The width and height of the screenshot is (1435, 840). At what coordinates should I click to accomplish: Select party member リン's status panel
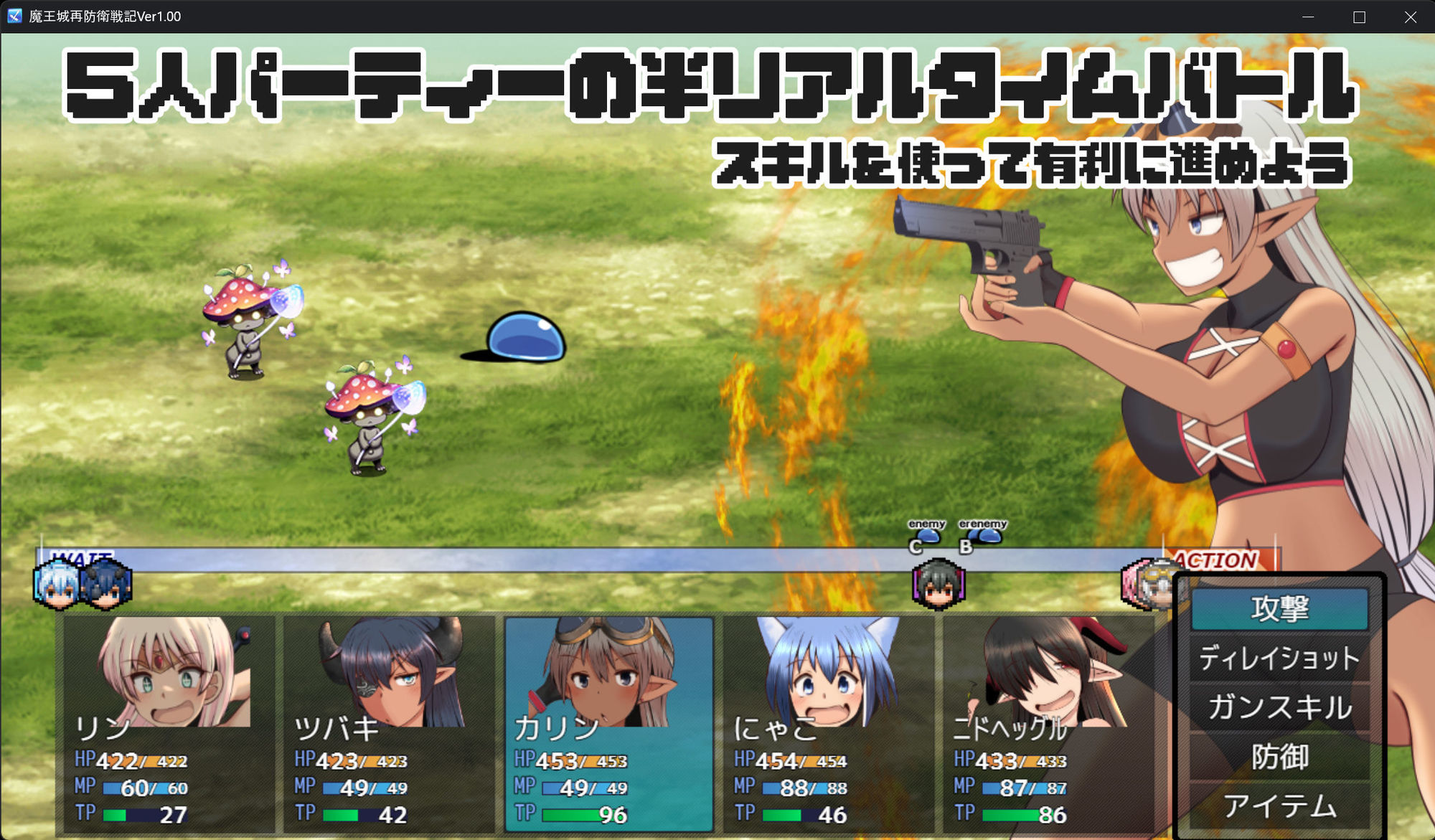pos(169,724)
